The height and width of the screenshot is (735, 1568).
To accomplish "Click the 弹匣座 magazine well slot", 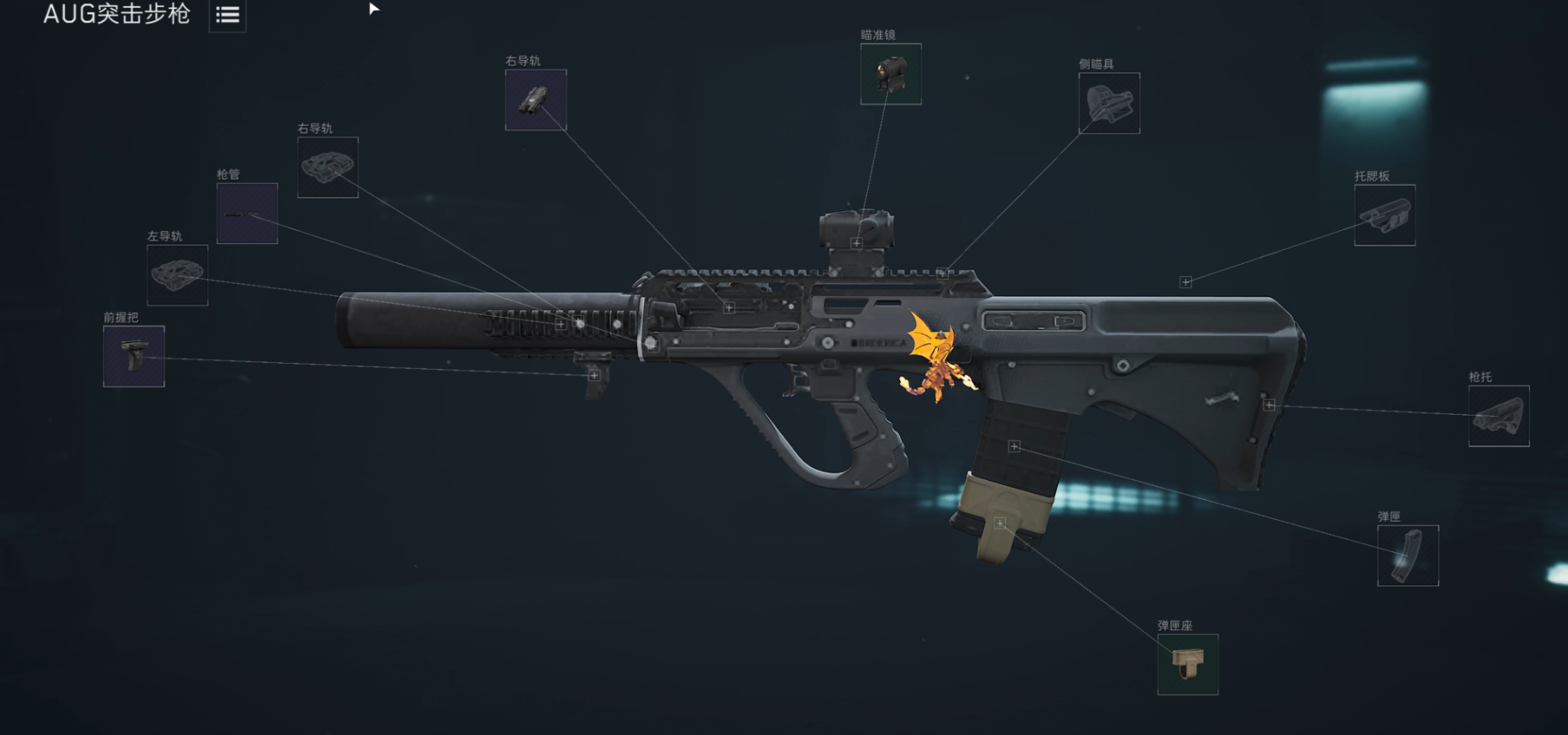I will click(1187, 665).
